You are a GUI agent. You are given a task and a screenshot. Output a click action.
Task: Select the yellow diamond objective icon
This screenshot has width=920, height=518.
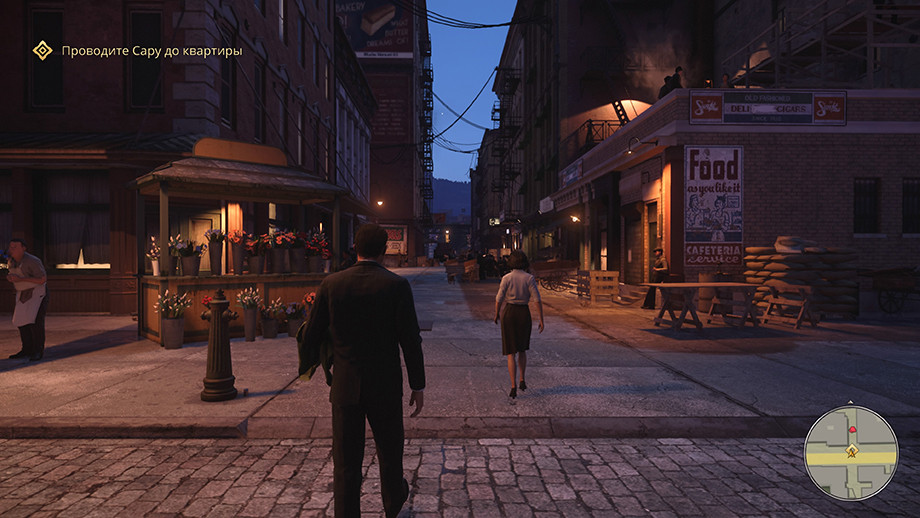[42, 50]
